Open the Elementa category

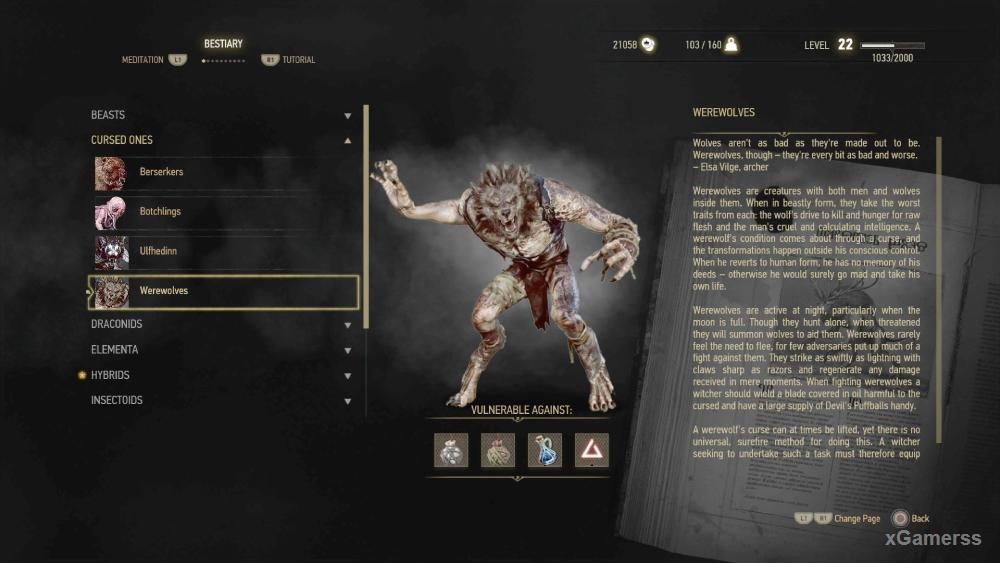tap(220, 350)
